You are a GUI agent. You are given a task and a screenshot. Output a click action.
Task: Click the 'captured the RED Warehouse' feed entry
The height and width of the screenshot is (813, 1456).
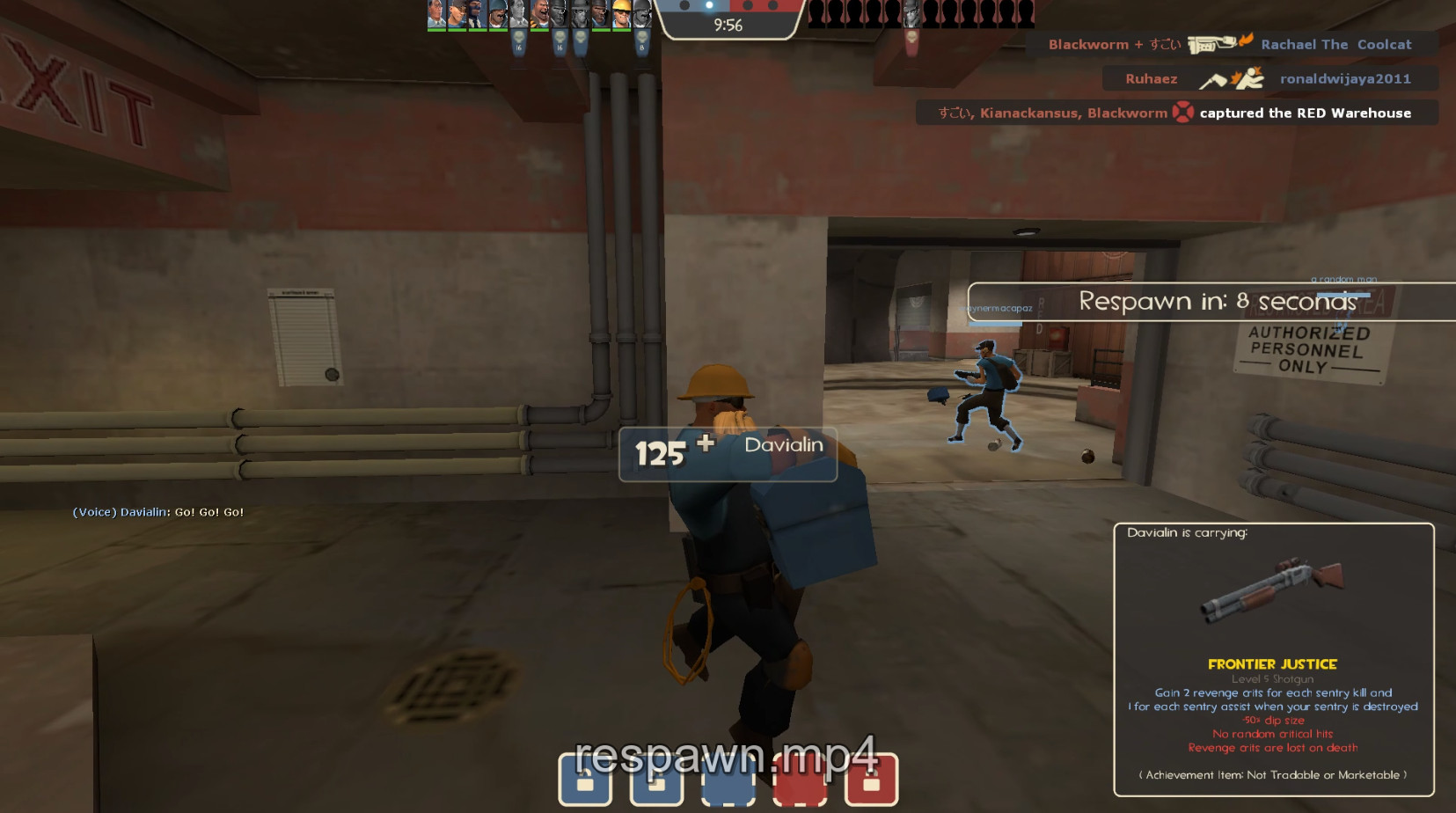[1303, 113]
